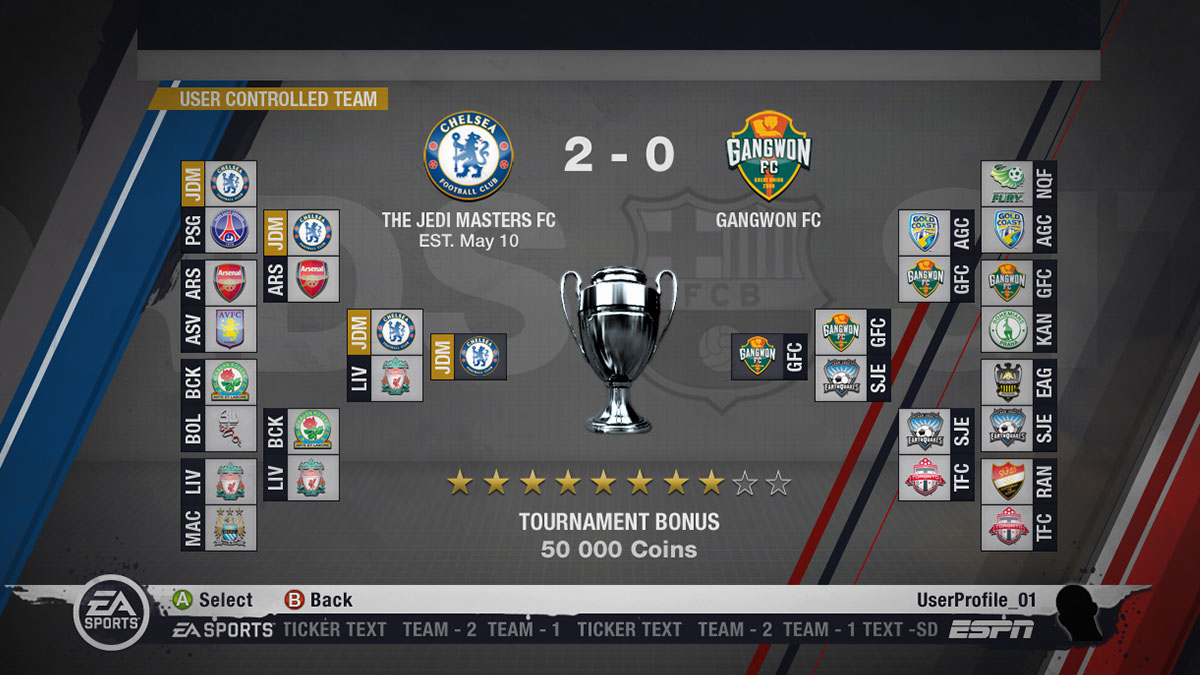Click the large Gangwon FC crest beside the score
1200x675 pixels.
click(768, 156)
